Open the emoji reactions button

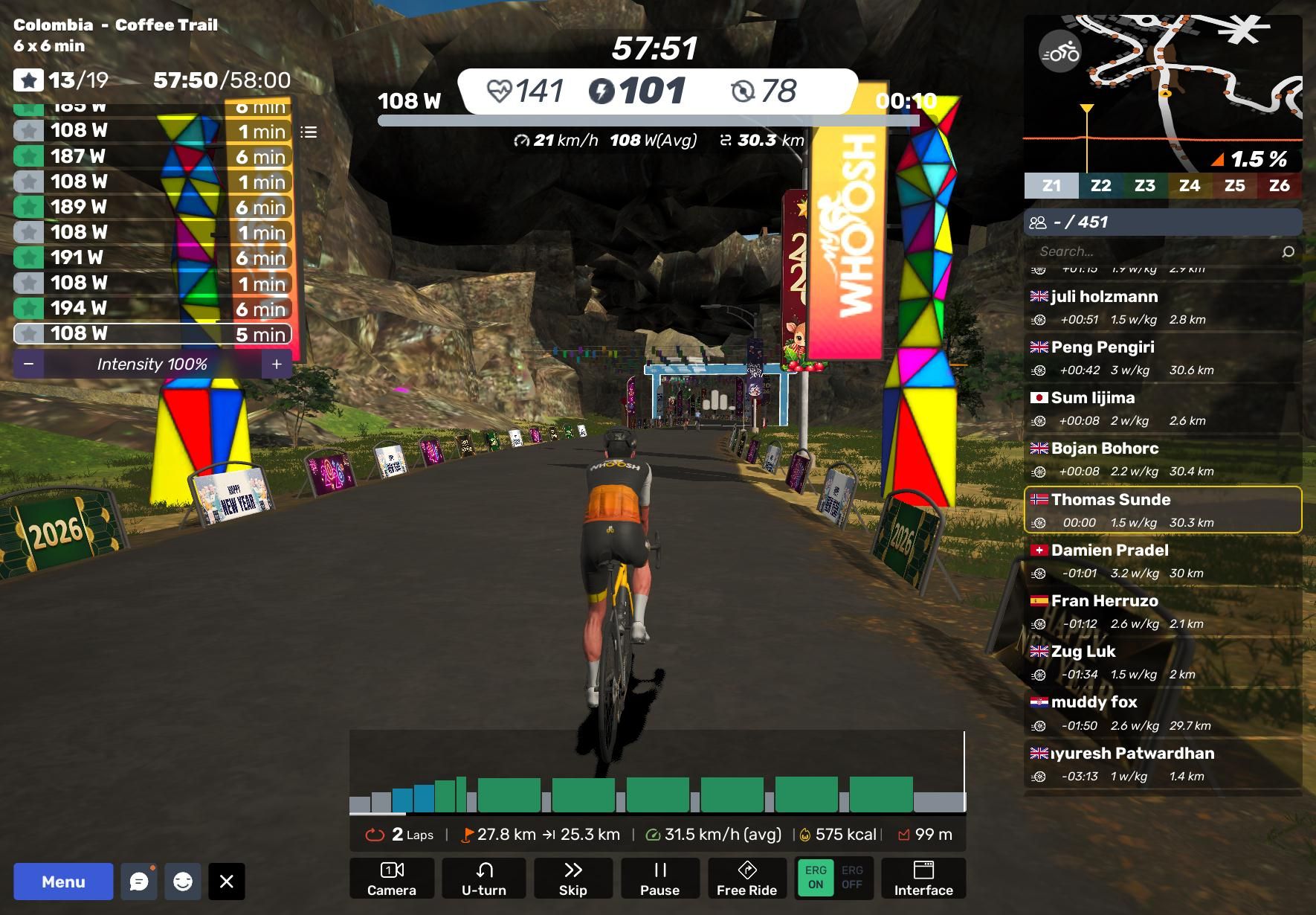pyautogui.click(x=182, y=882)
